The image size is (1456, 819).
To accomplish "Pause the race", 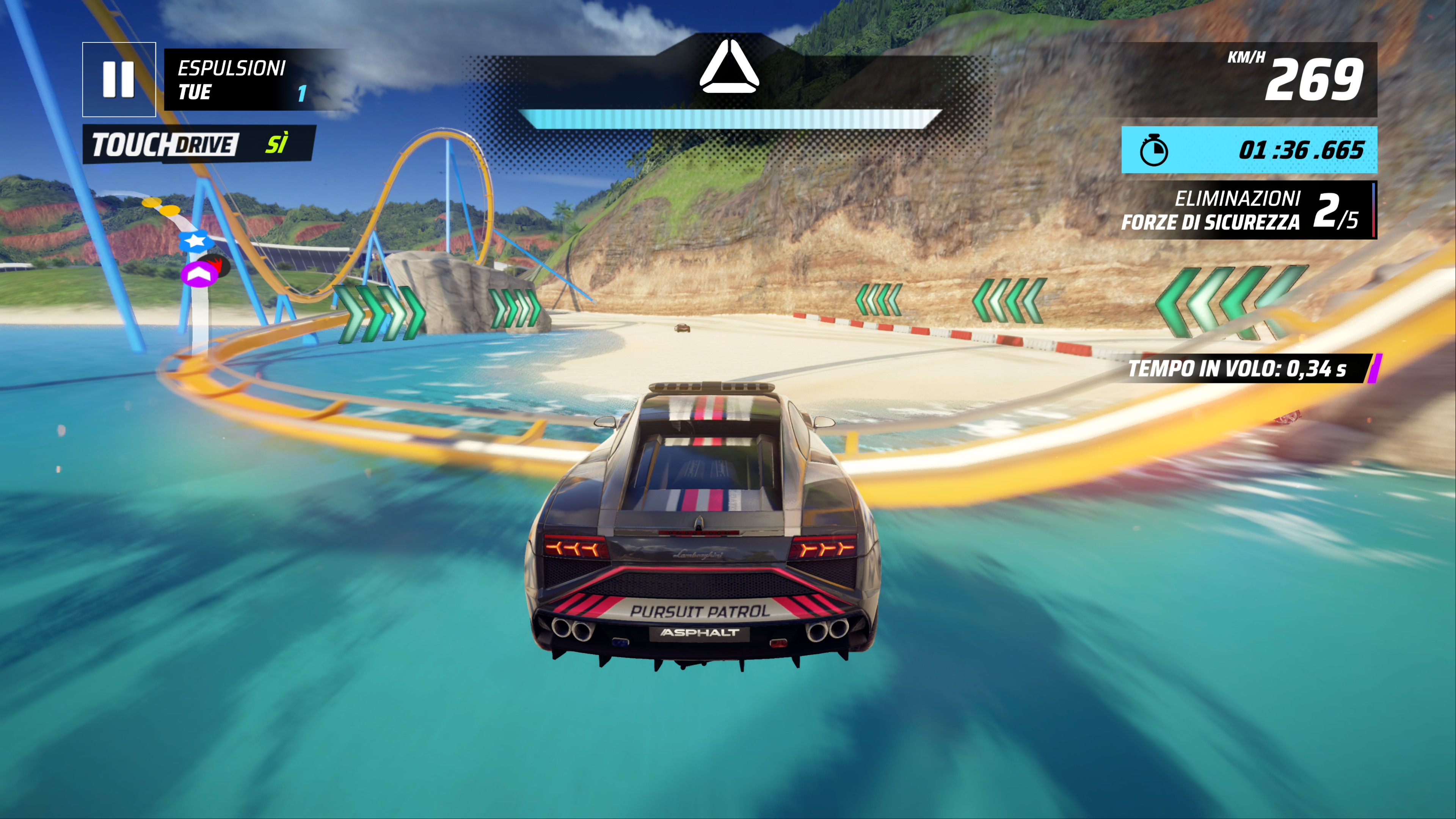I will click(x=119, y=80).
